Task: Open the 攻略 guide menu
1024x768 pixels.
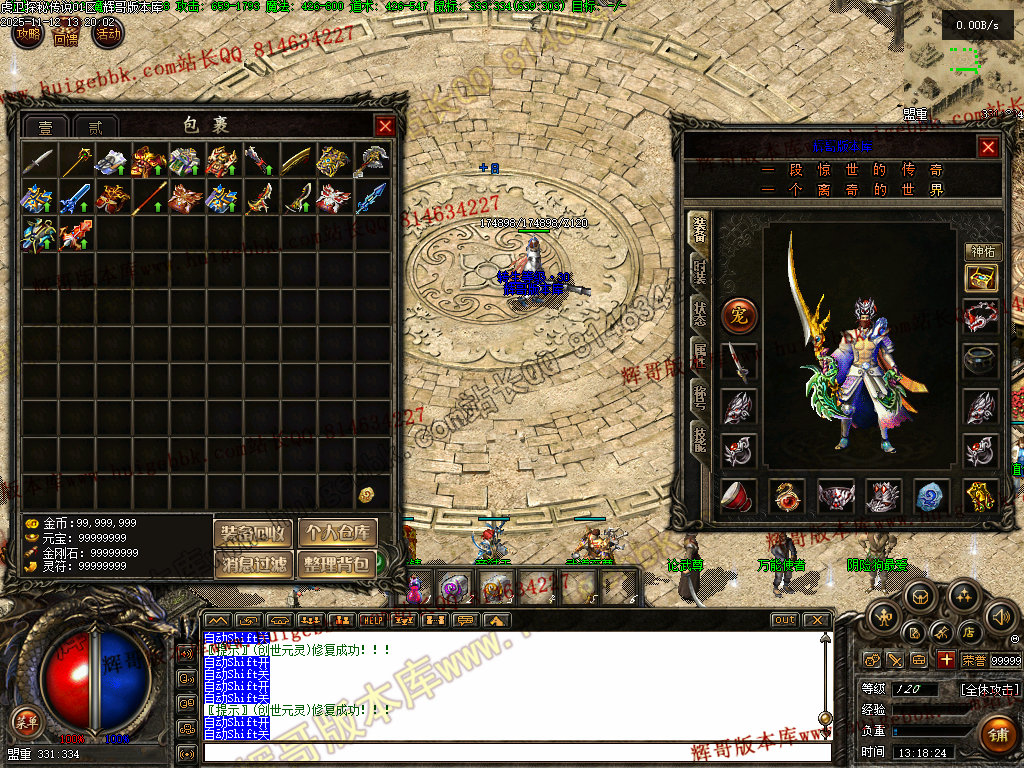Action: [28, 35]
